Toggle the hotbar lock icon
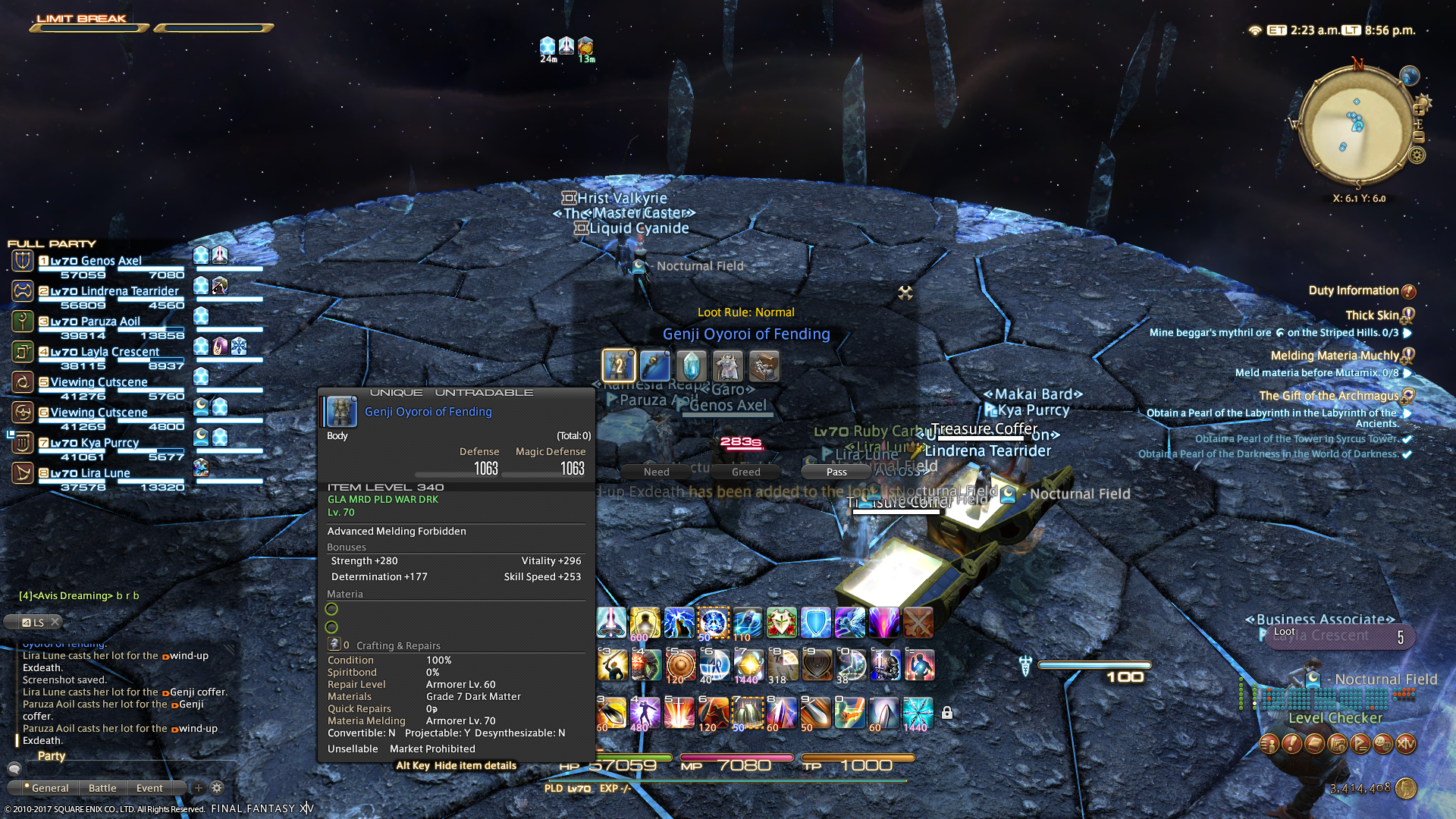This screenshot has height=819, width=1456. 947,713
